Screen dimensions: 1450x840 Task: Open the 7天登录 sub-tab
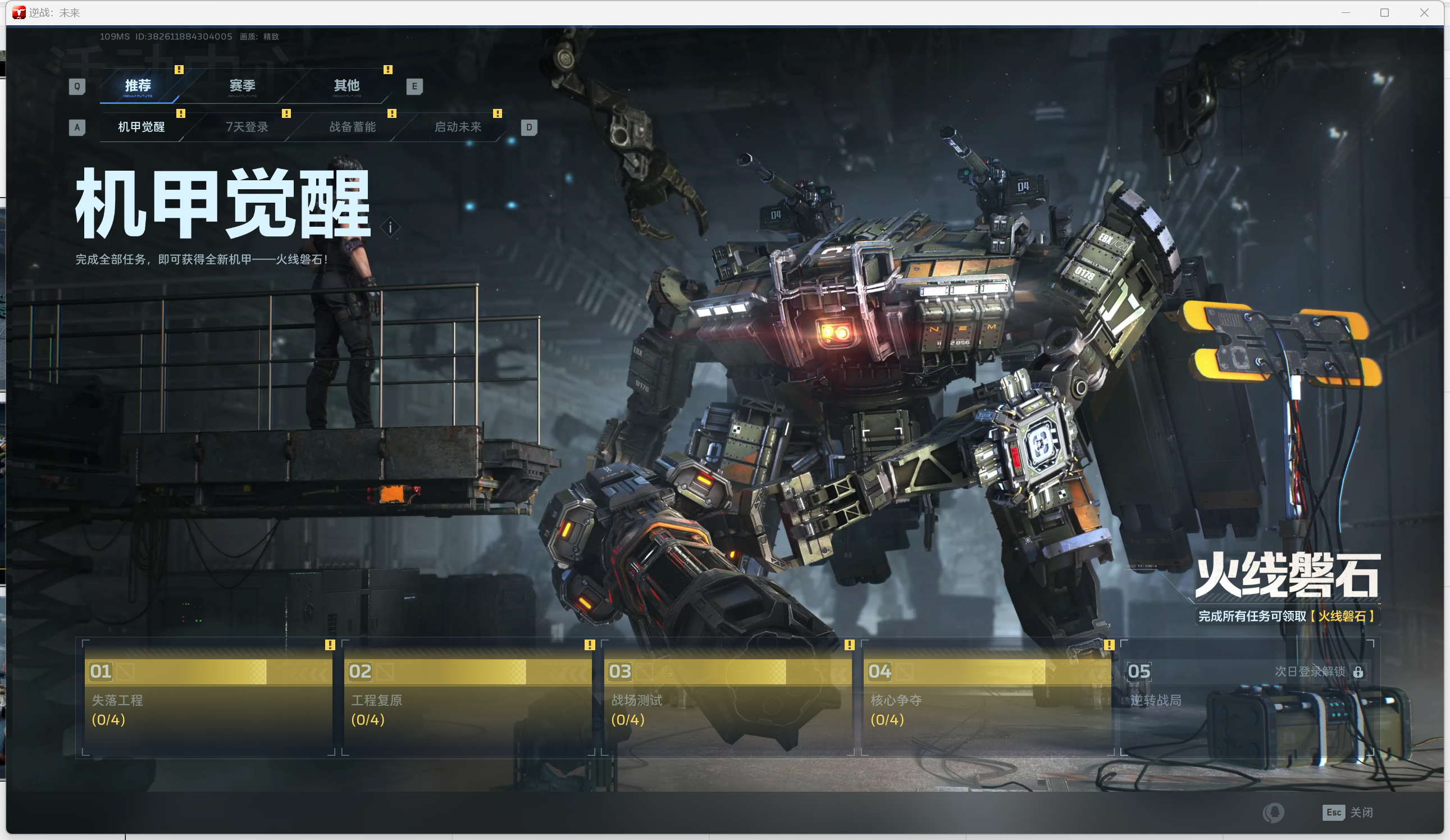[247, 126]
